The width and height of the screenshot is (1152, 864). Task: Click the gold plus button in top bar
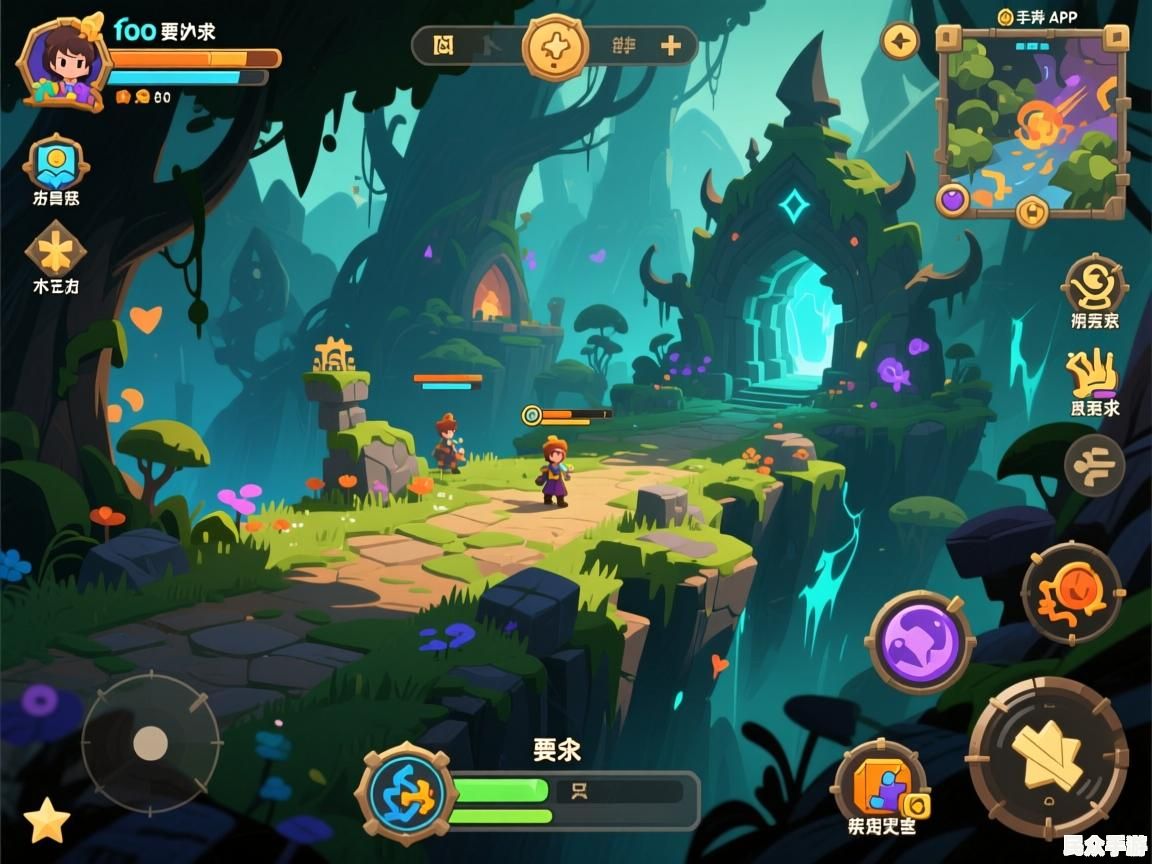pyautogui.click(x=671, y=45)
